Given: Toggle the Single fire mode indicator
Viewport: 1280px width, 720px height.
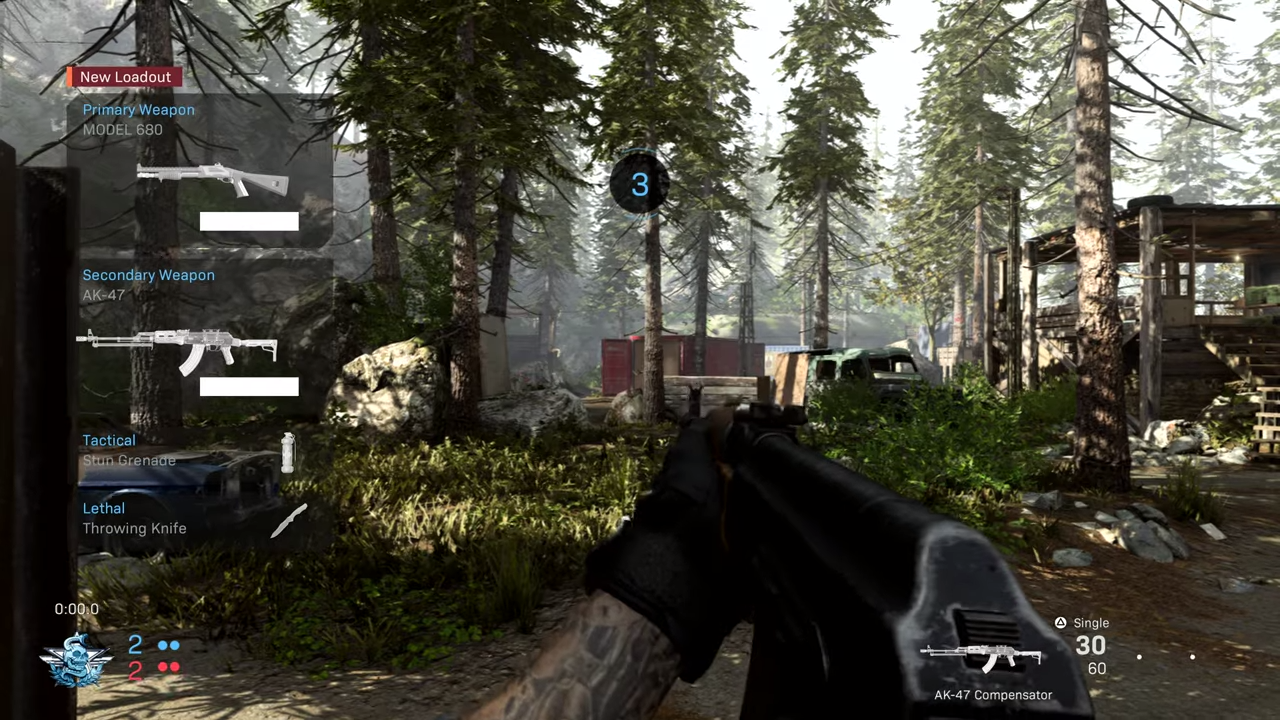Looking at the screenshot, I should pos(1091,622).
